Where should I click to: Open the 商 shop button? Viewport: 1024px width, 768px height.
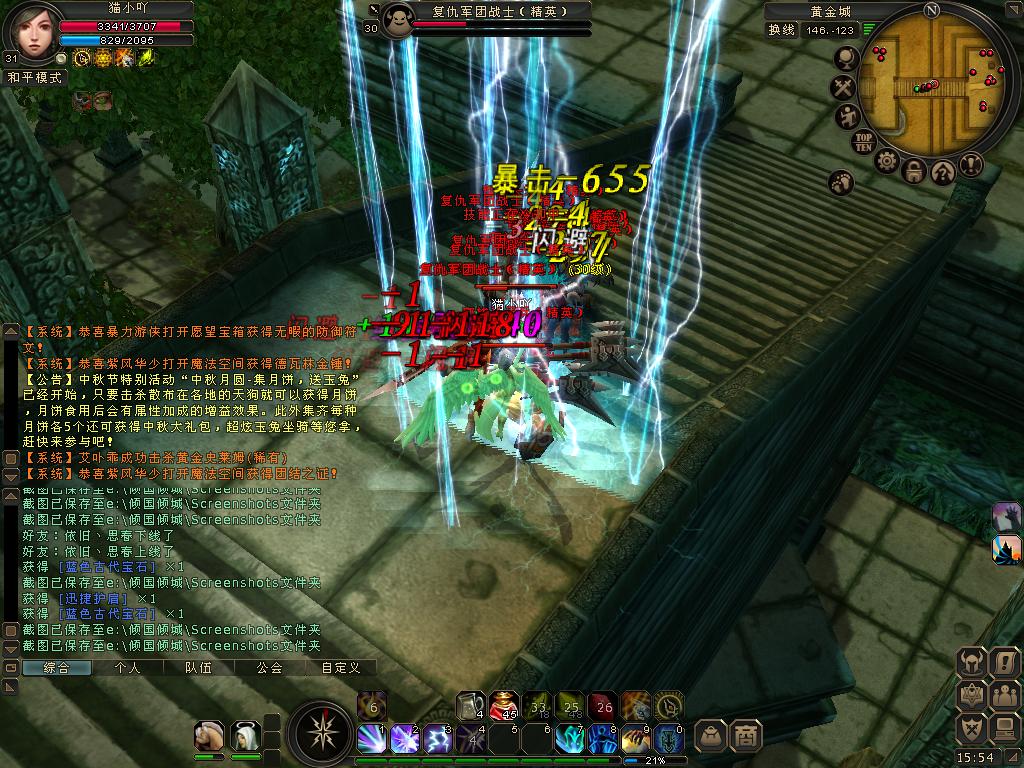click(x=745, y=736)
